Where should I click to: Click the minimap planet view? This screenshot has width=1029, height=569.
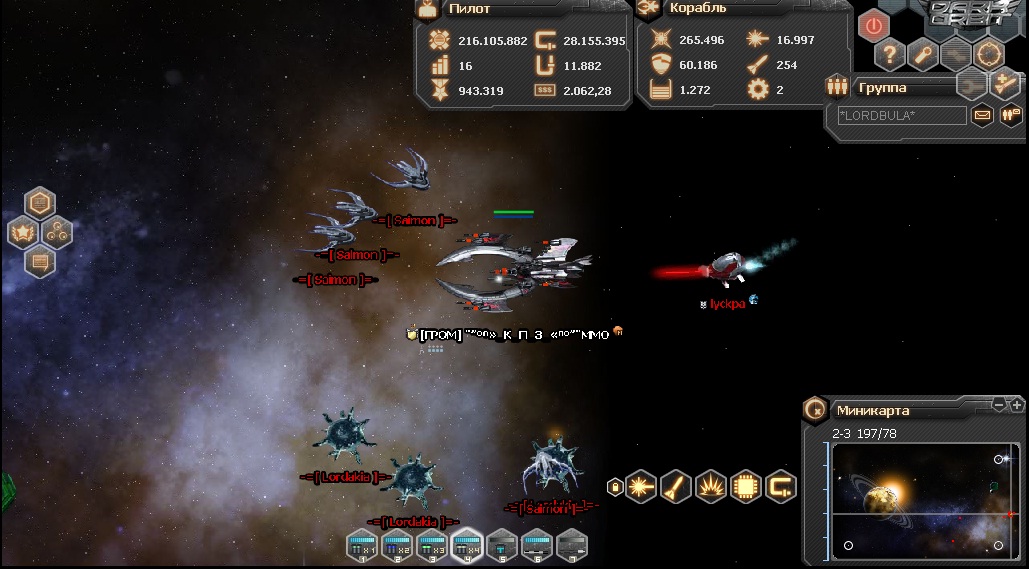coord(915,500)
